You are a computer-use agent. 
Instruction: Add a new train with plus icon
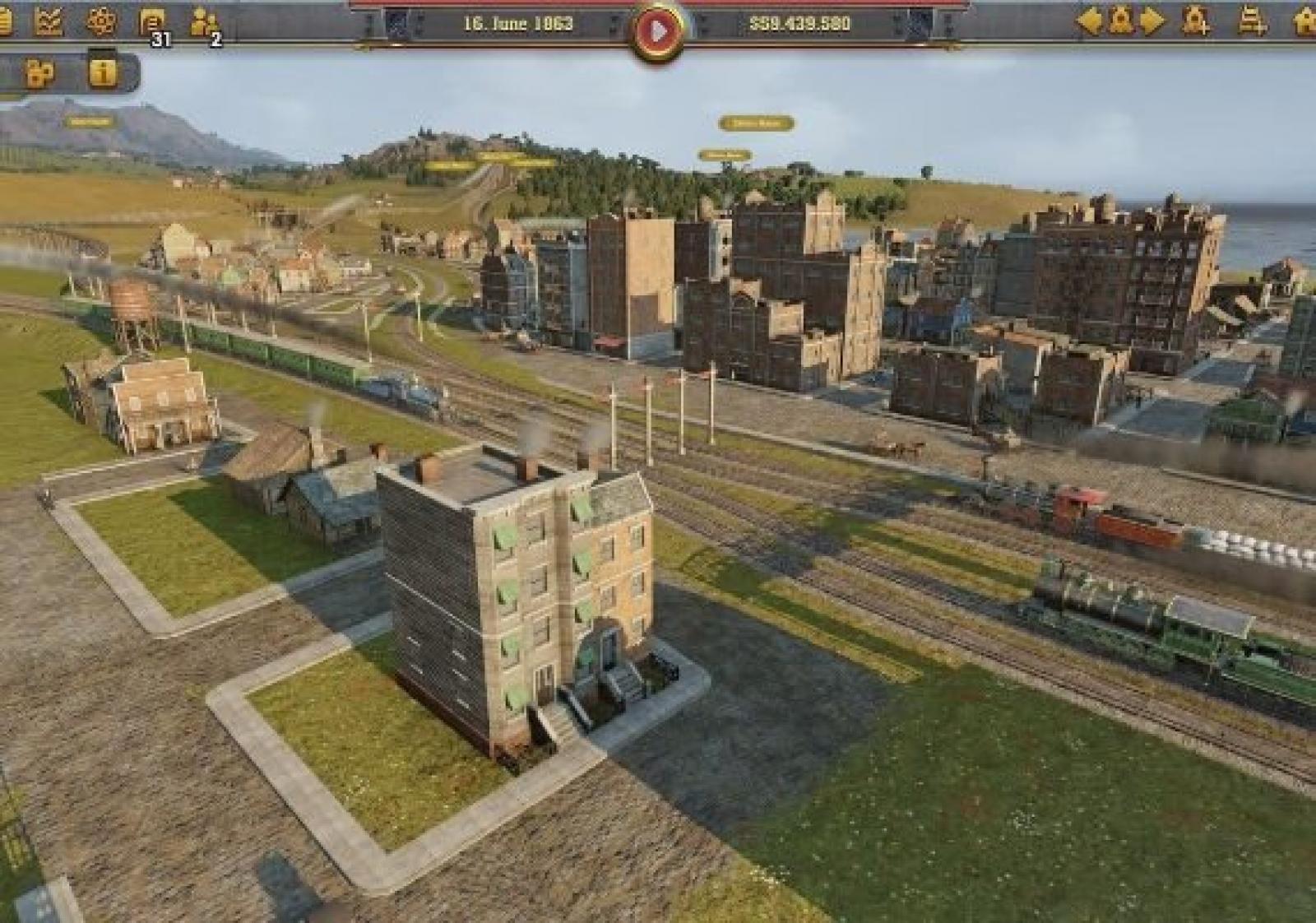[1195, 21]
